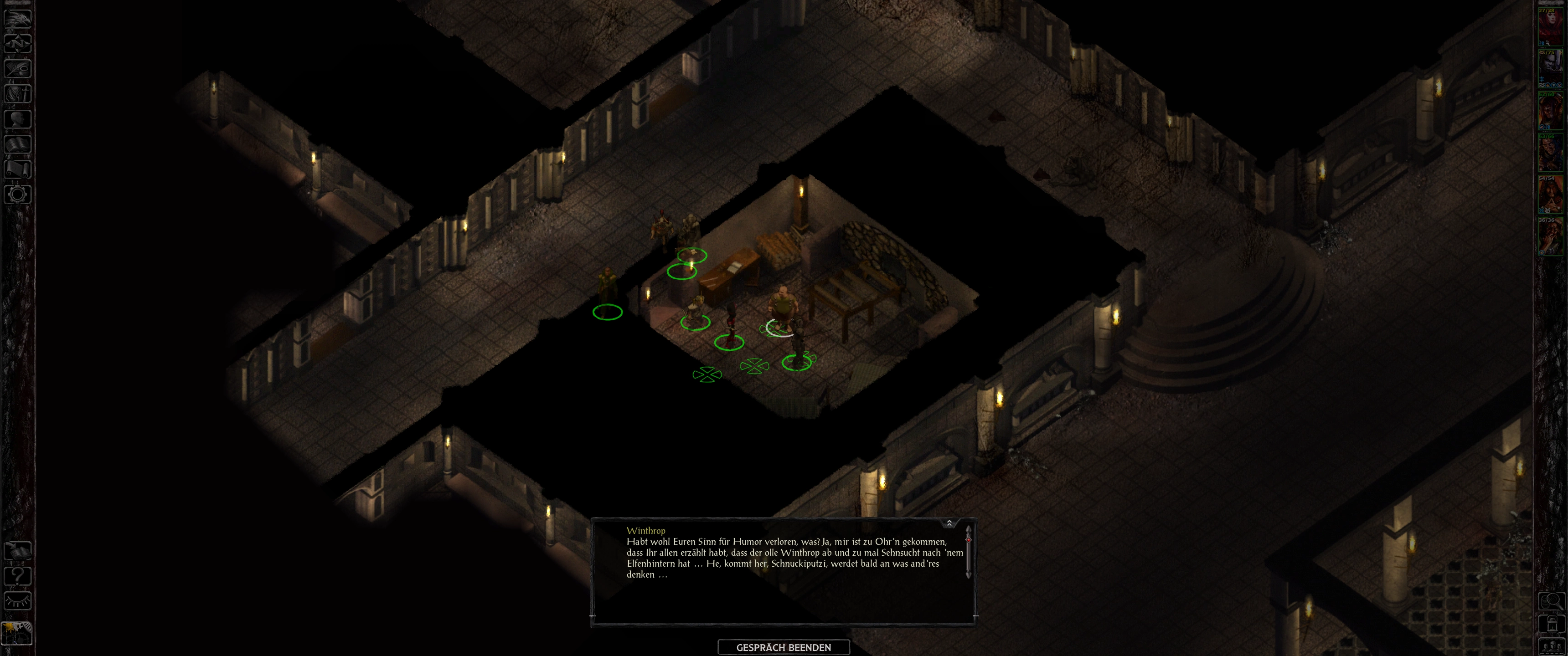Toggle the padlock icon

coord(1552,624)
